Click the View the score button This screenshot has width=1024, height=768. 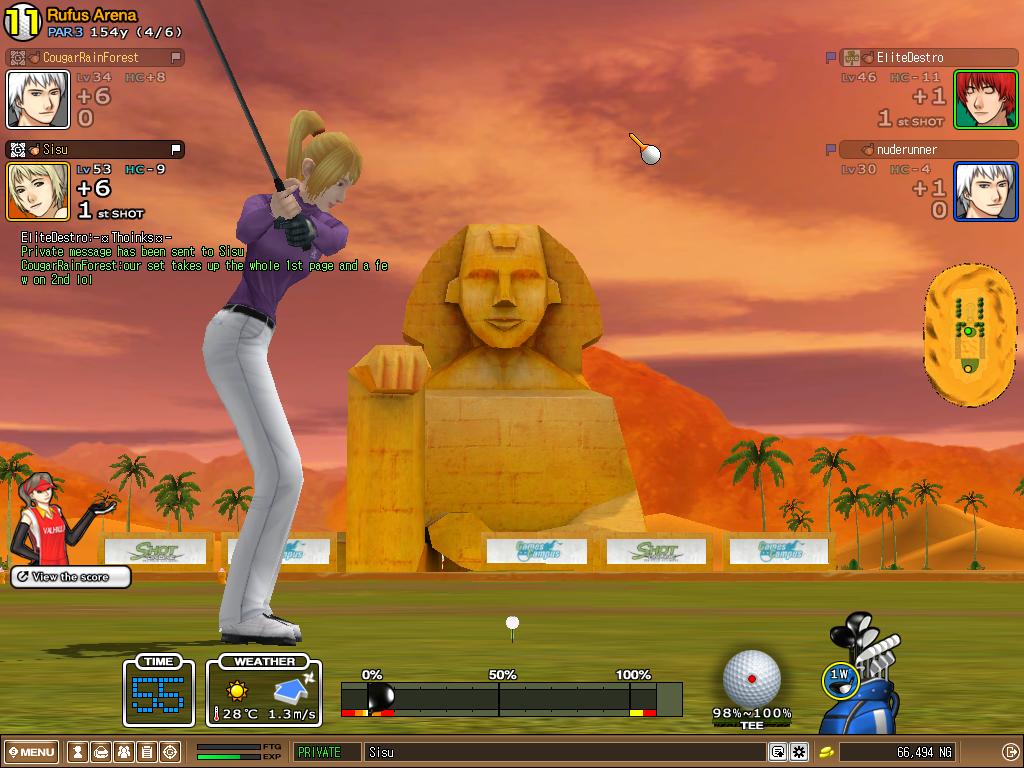point(70,577)
